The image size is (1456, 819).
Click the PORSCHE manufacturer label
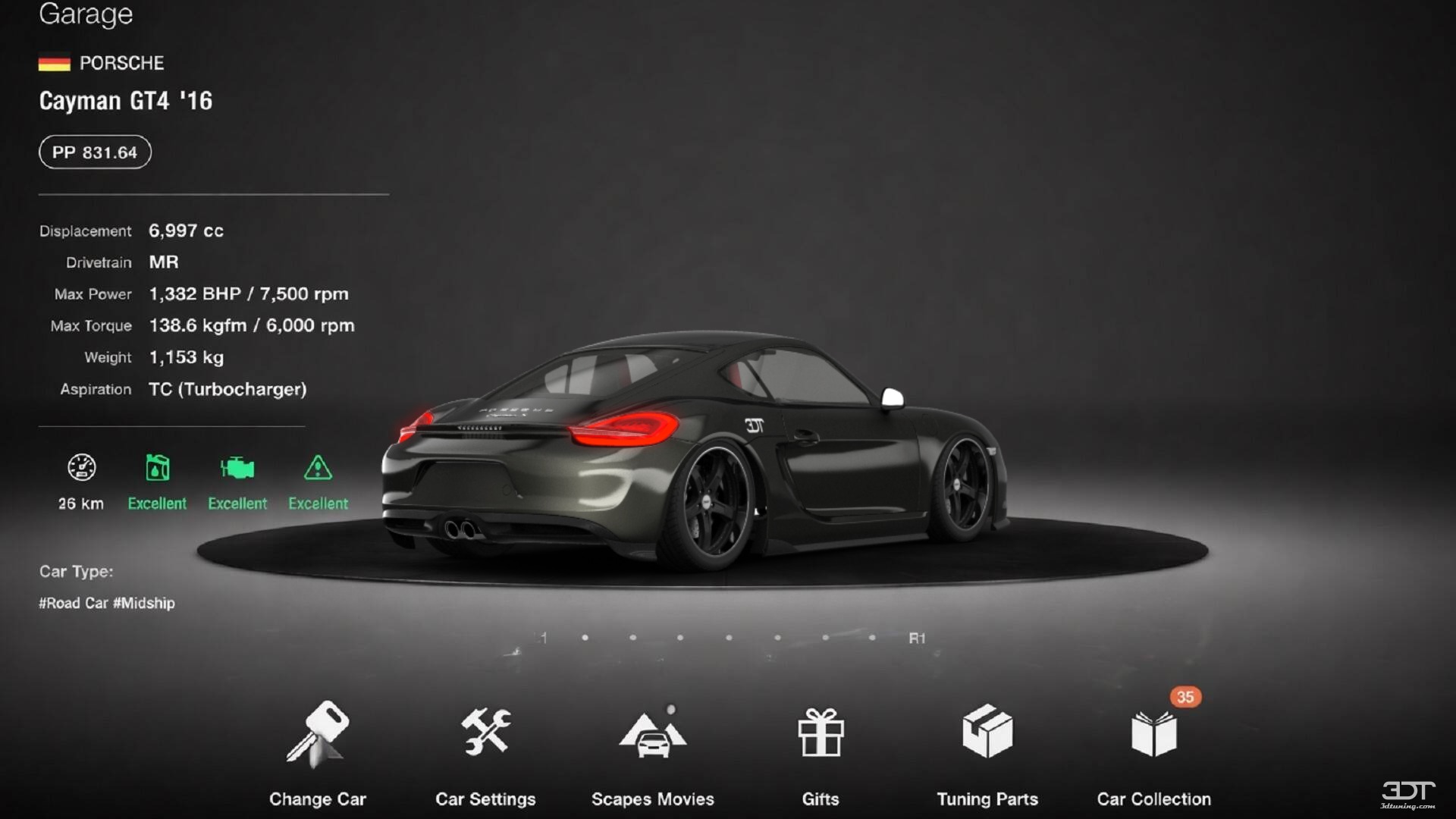click(123, 63)
